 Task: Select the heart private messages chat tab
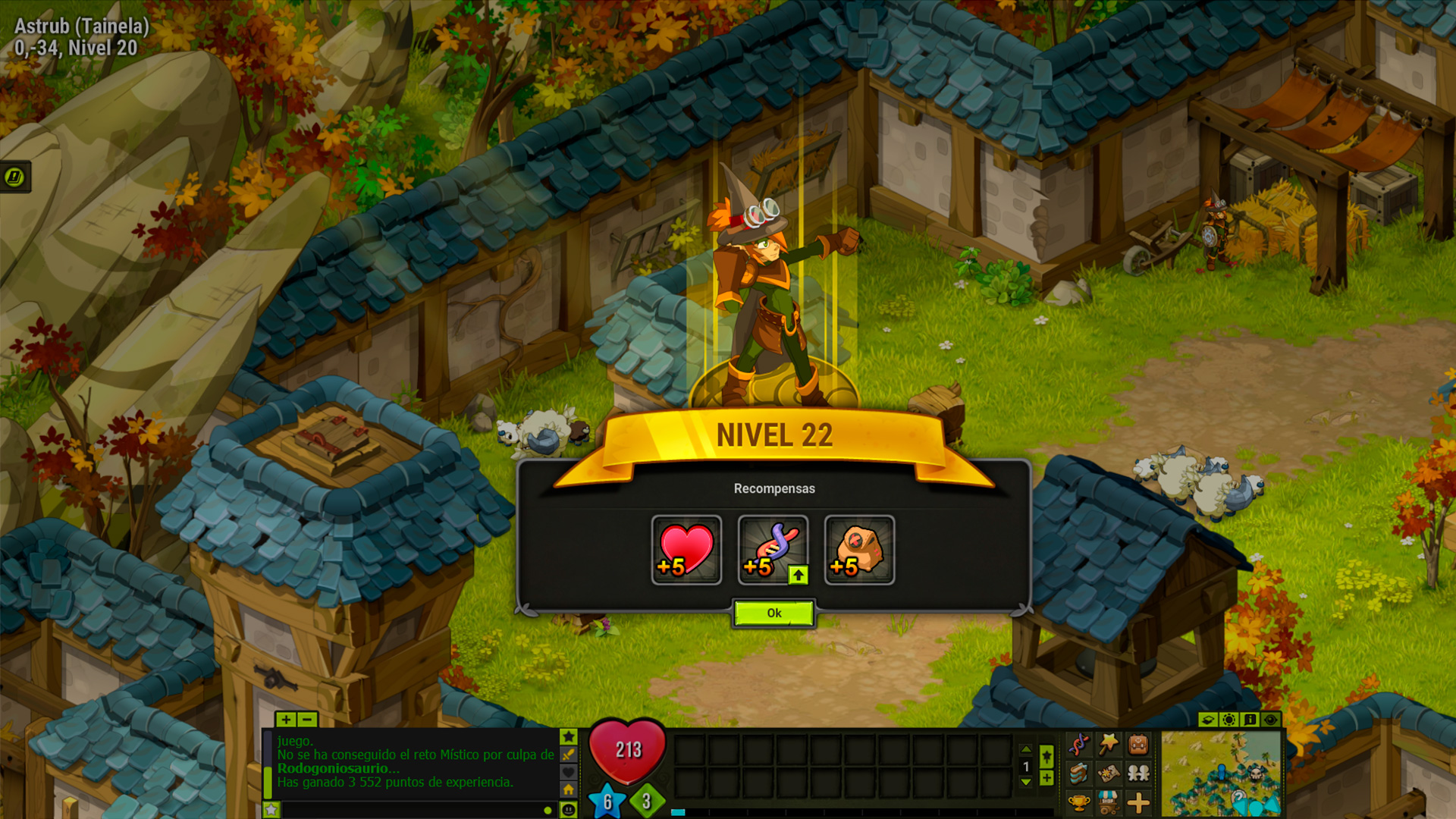click(569, 772)
